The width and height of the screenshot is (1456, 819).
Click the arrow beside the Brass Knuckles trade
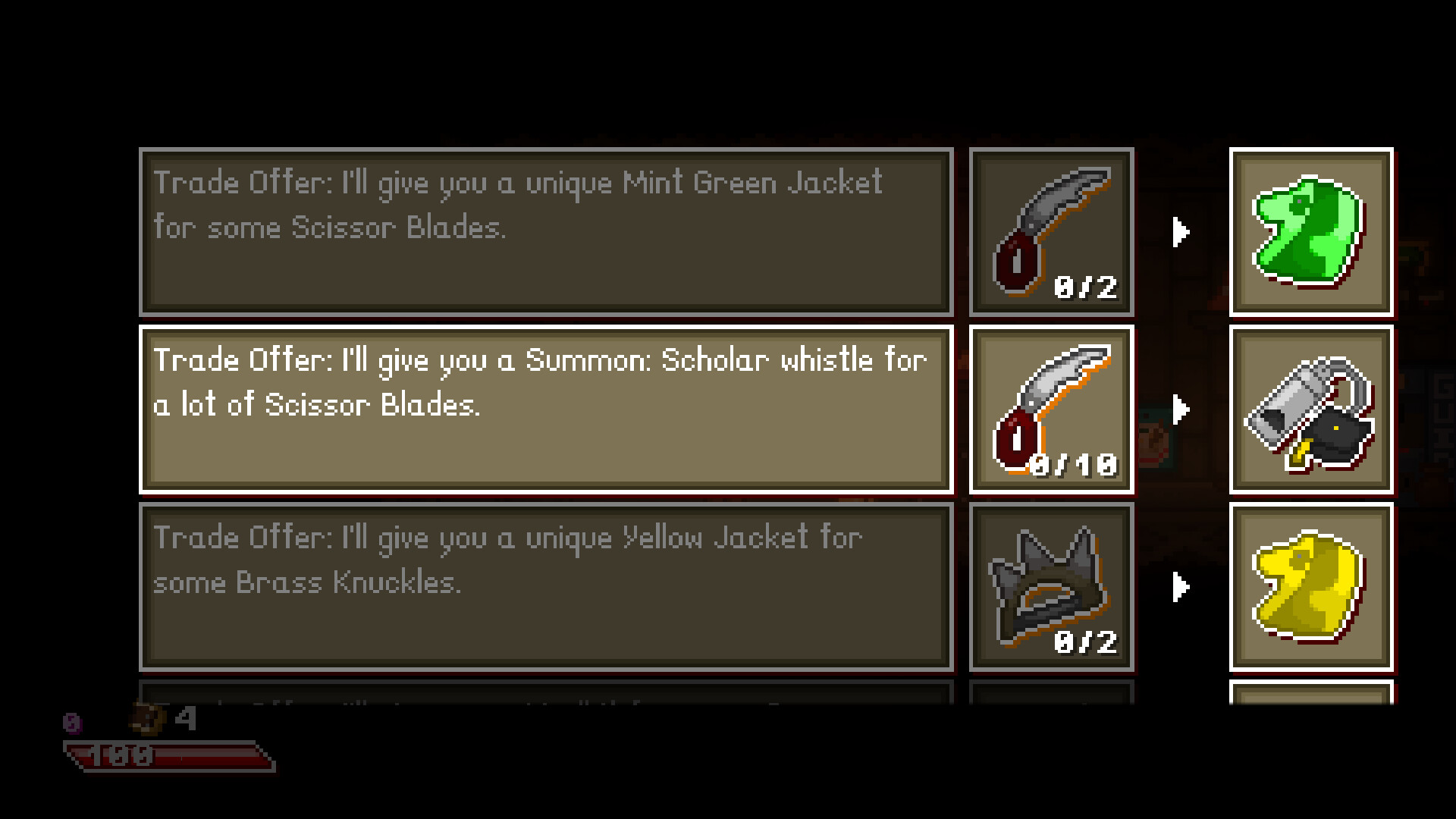coord(1181,585)
